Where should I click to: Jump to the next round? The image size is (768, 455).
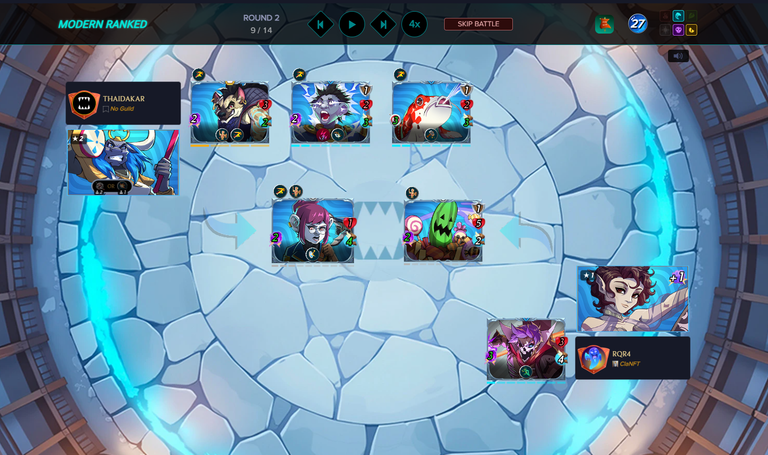point(383,24)
